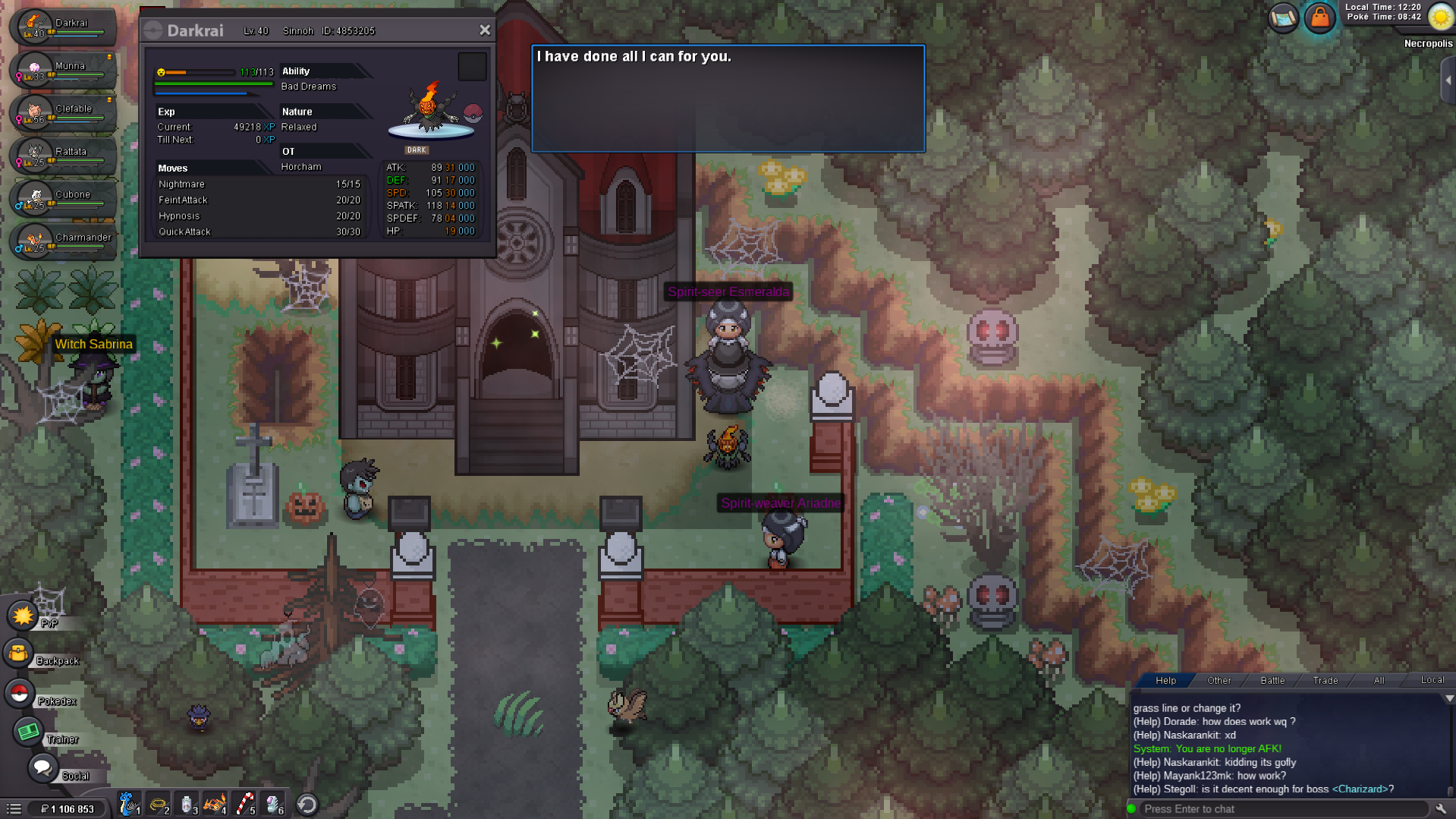Open the Trainer card menu

pyautogui.click(x=28, y=732)
